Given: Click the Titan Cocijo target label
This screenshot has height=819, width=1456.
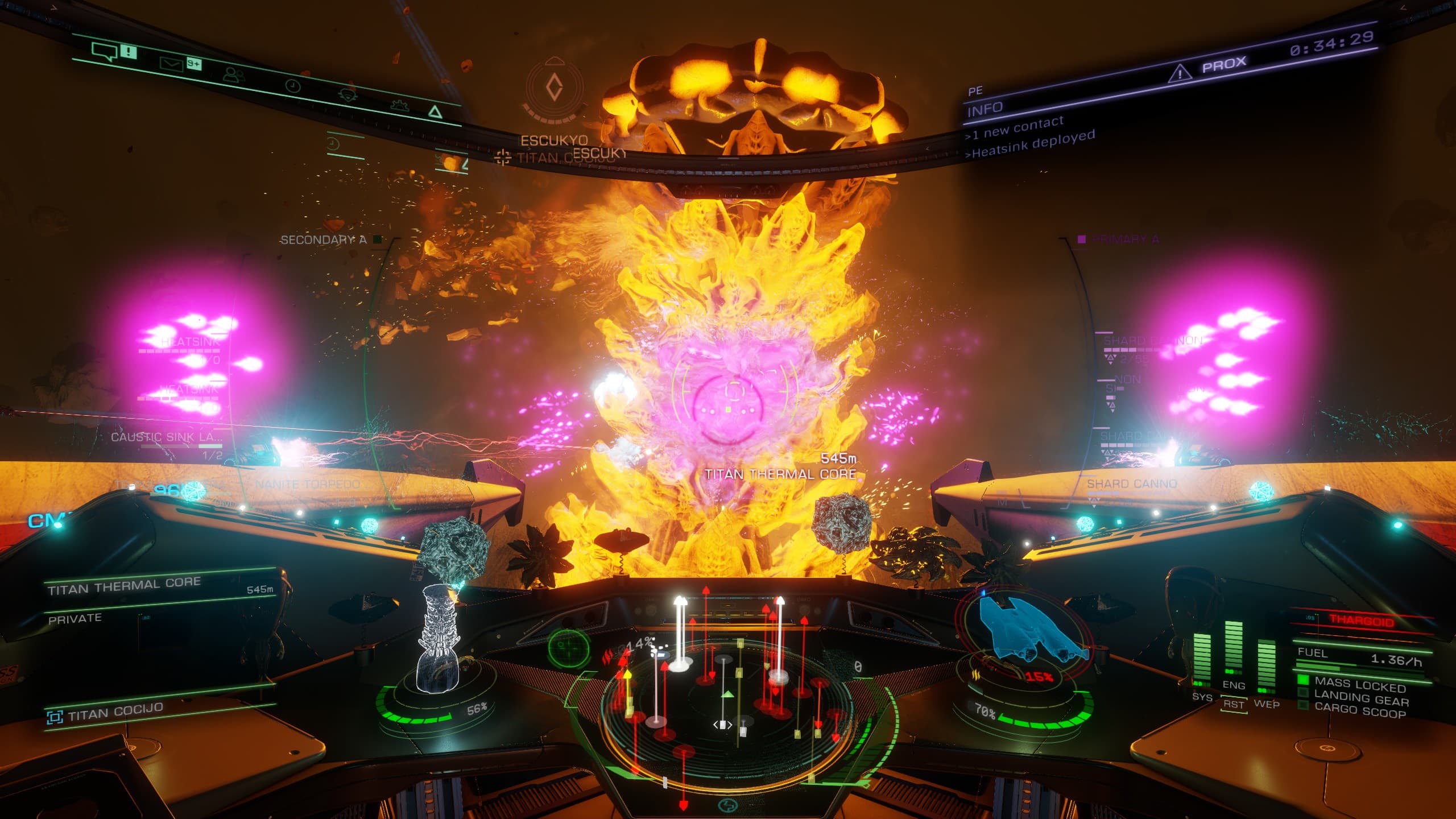Looking at the screenshot, I should (115, 712).
